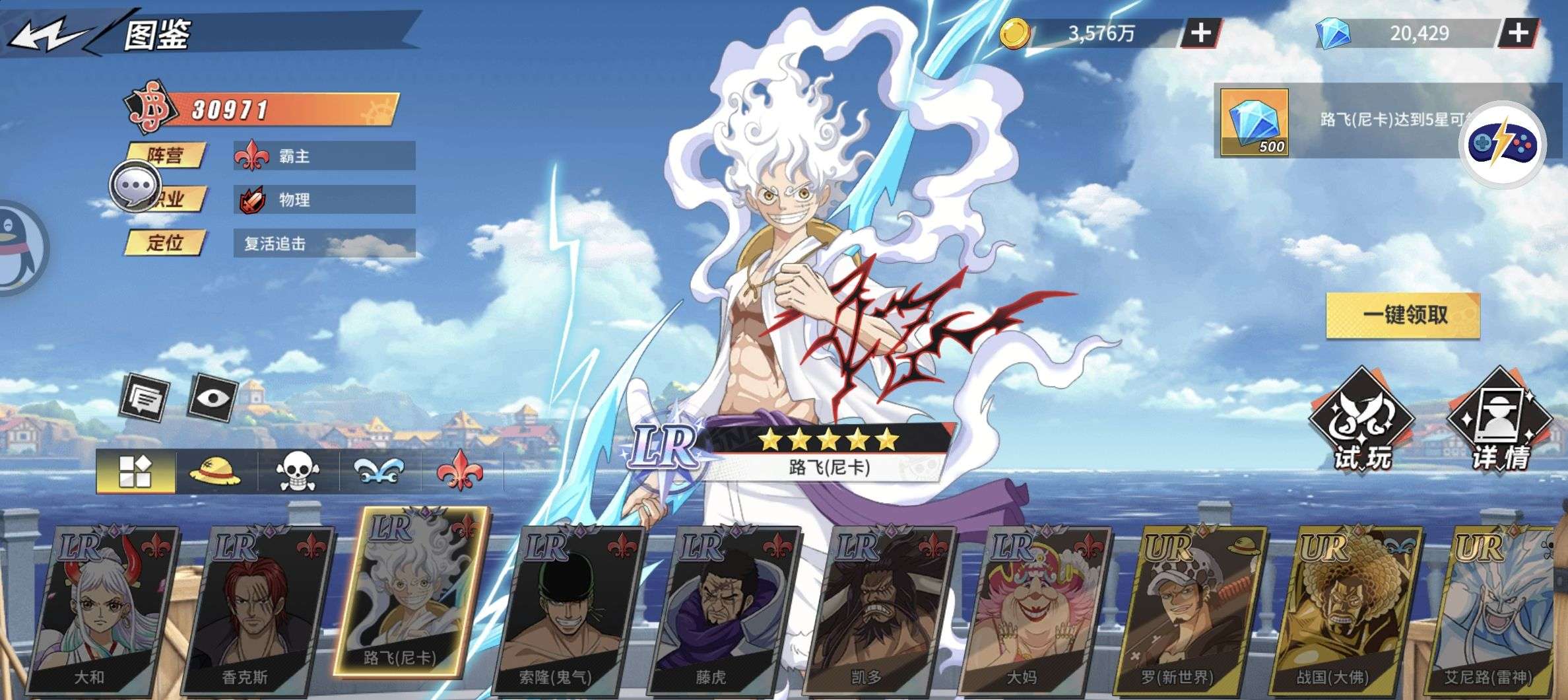Viewport: 1568px width, 700px height.
Task: Claim all rewards with 一键领取
Action: tap(1403, 316)
